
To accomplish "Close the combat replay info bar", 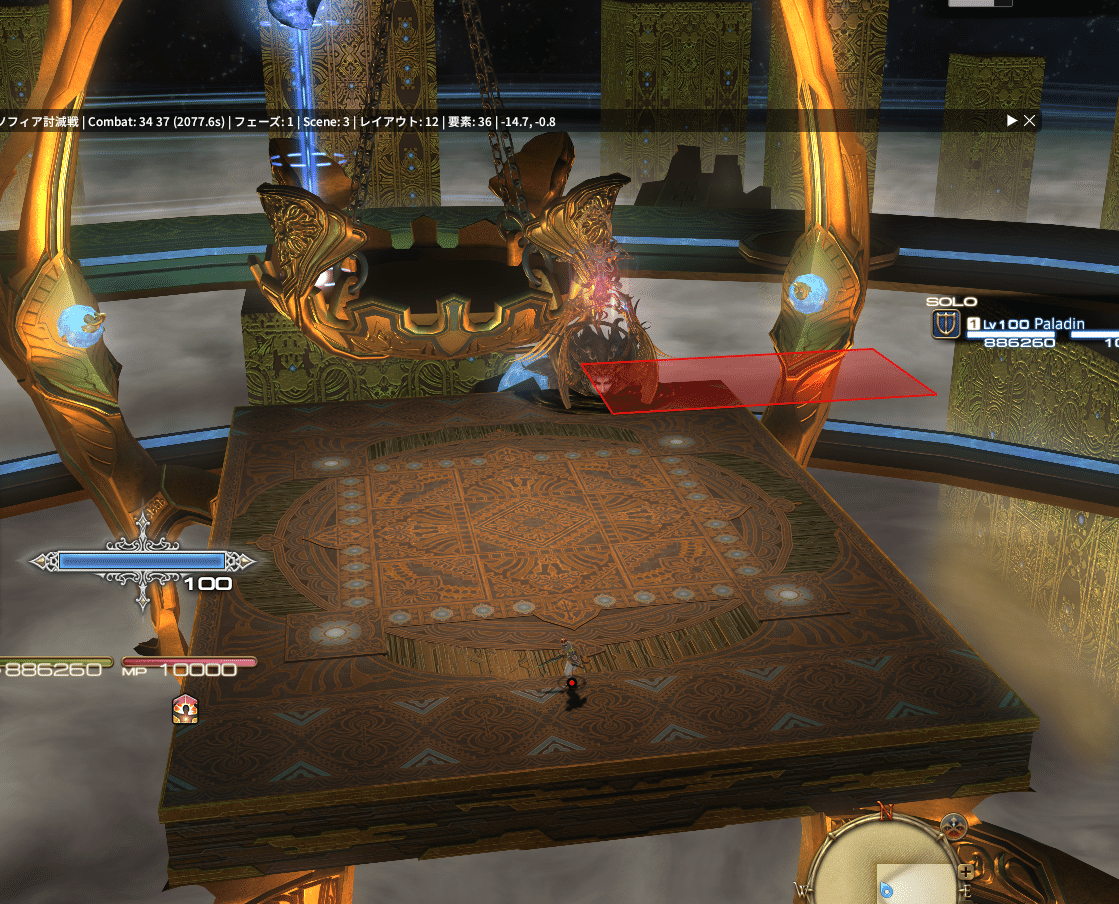I will [x=1030, y=121].
